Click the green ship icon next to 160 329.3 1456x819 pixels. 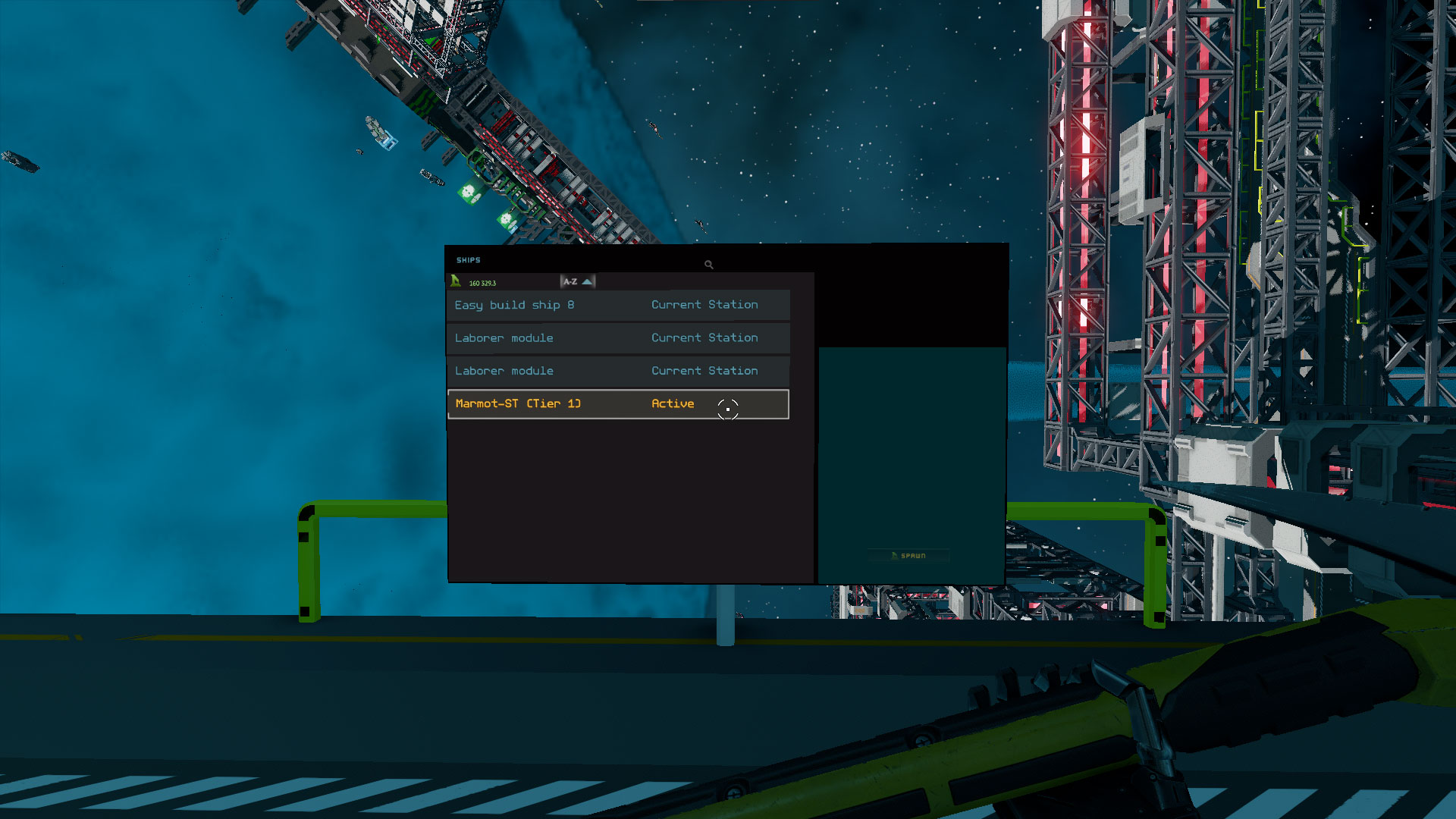[x=454, y=281]
